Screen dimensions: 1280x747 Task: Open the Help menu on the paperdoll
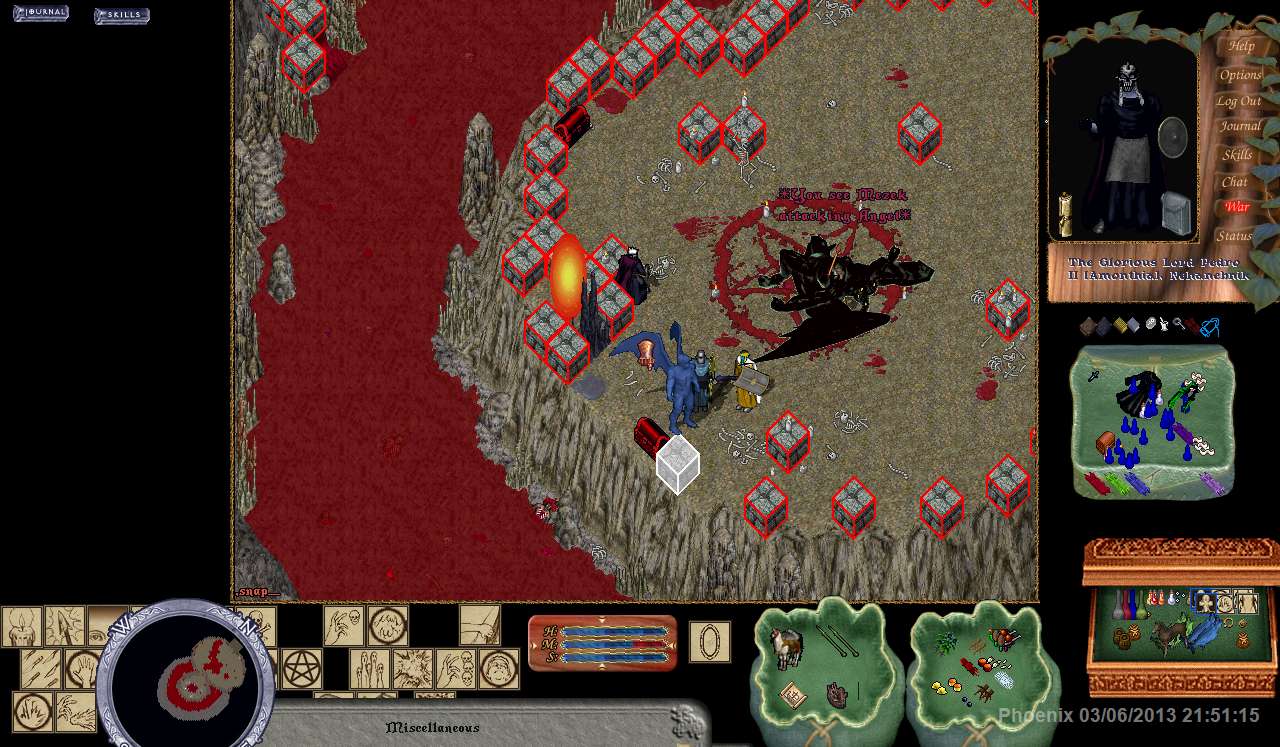[x=1241, y=46]
